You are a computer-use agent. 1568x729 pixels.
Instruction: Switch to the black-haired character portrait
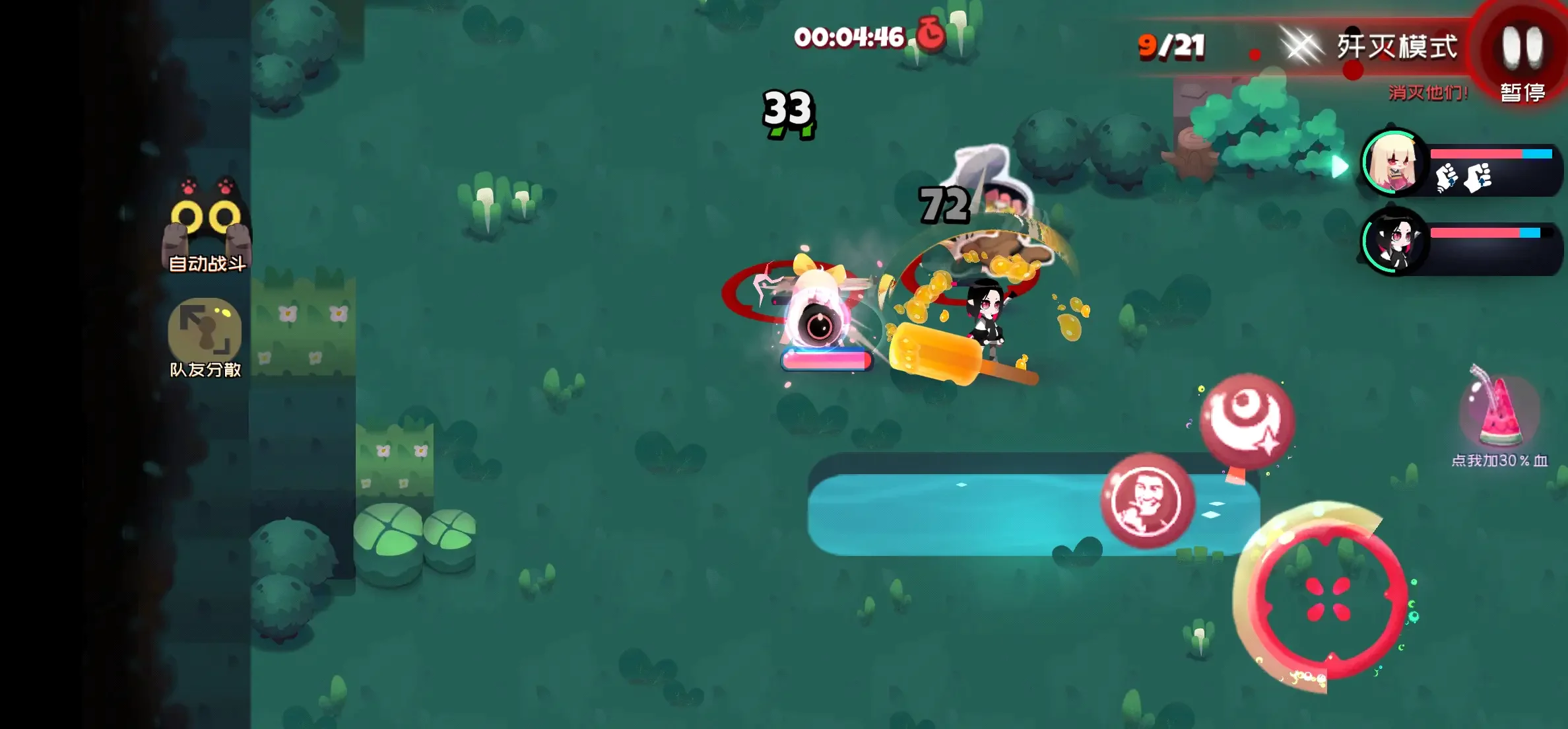pyautogui.click(x=1394, y=242)
